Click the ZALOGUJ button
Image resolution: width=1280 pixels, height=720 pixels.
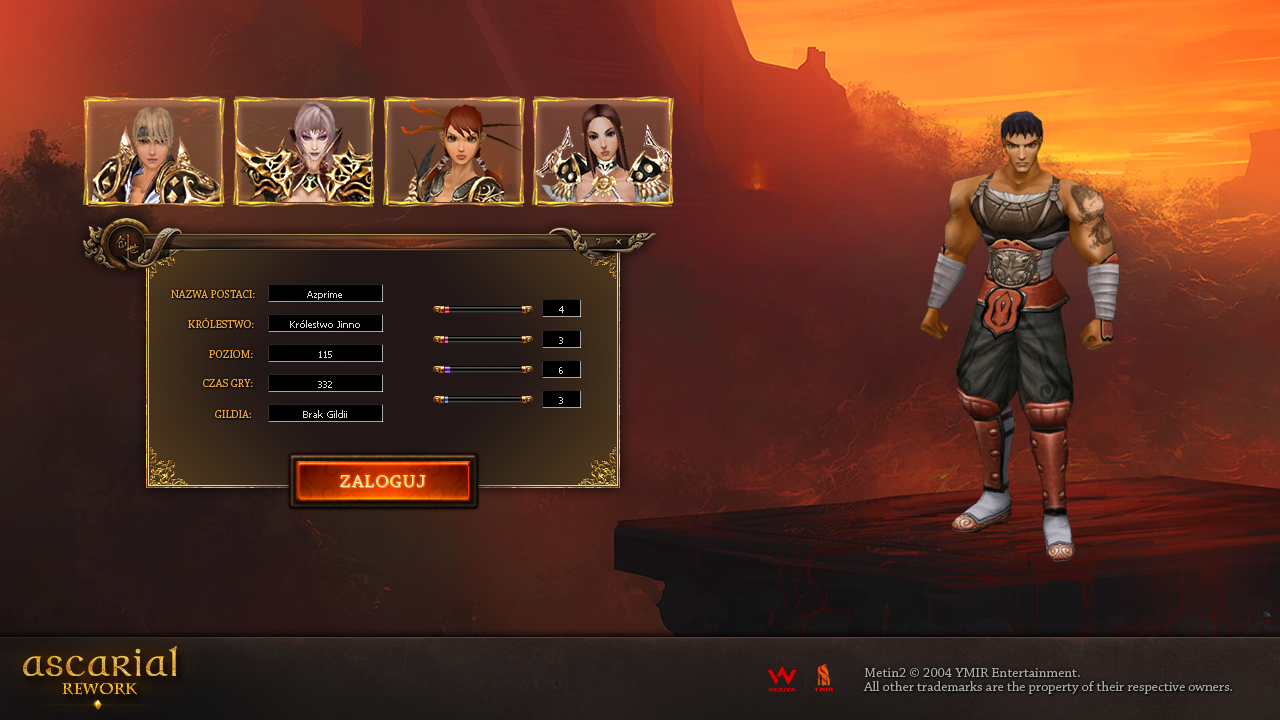383,482
